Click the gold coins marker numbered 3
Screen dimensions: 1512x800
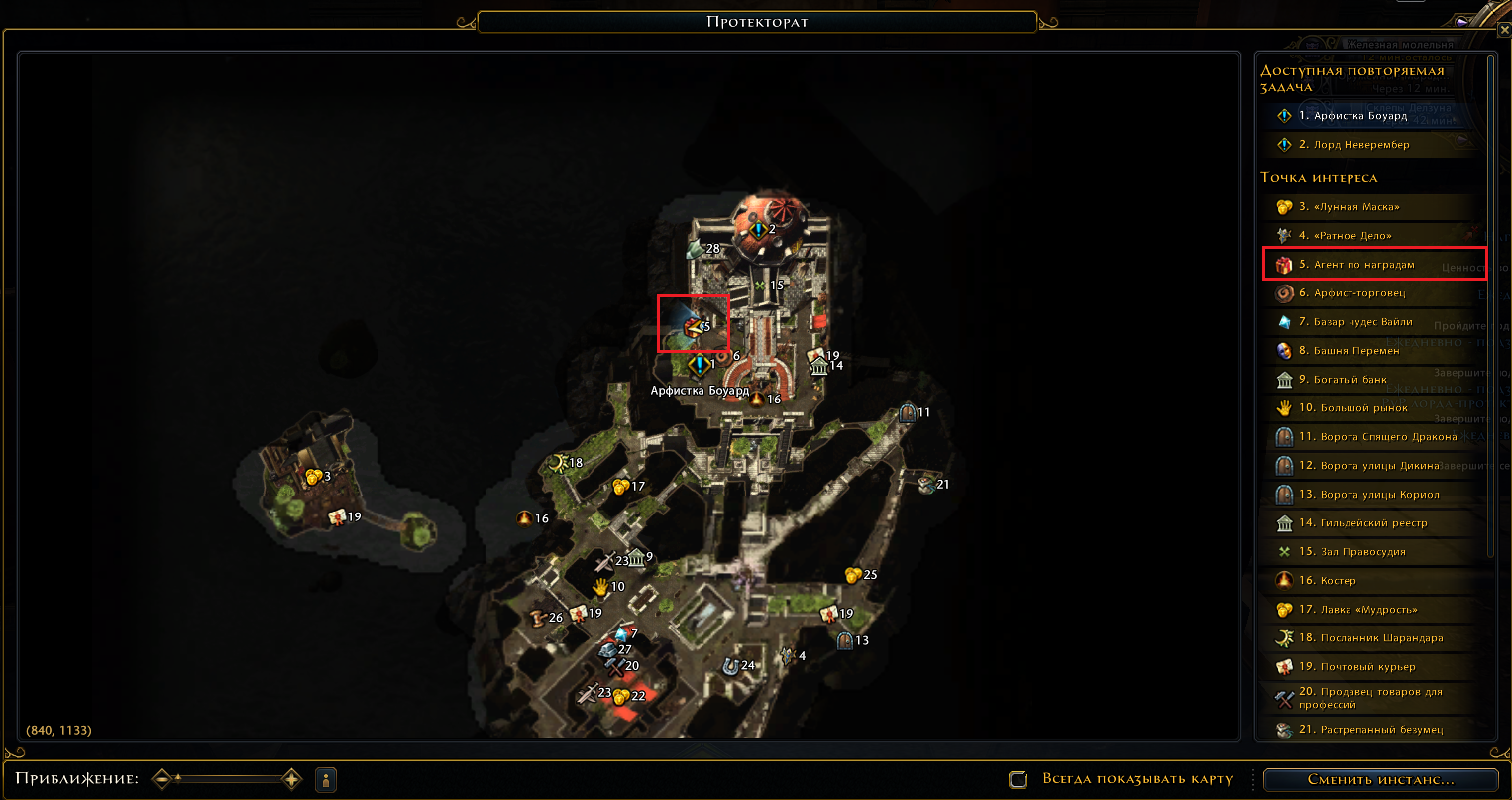[x=314, y=477]
